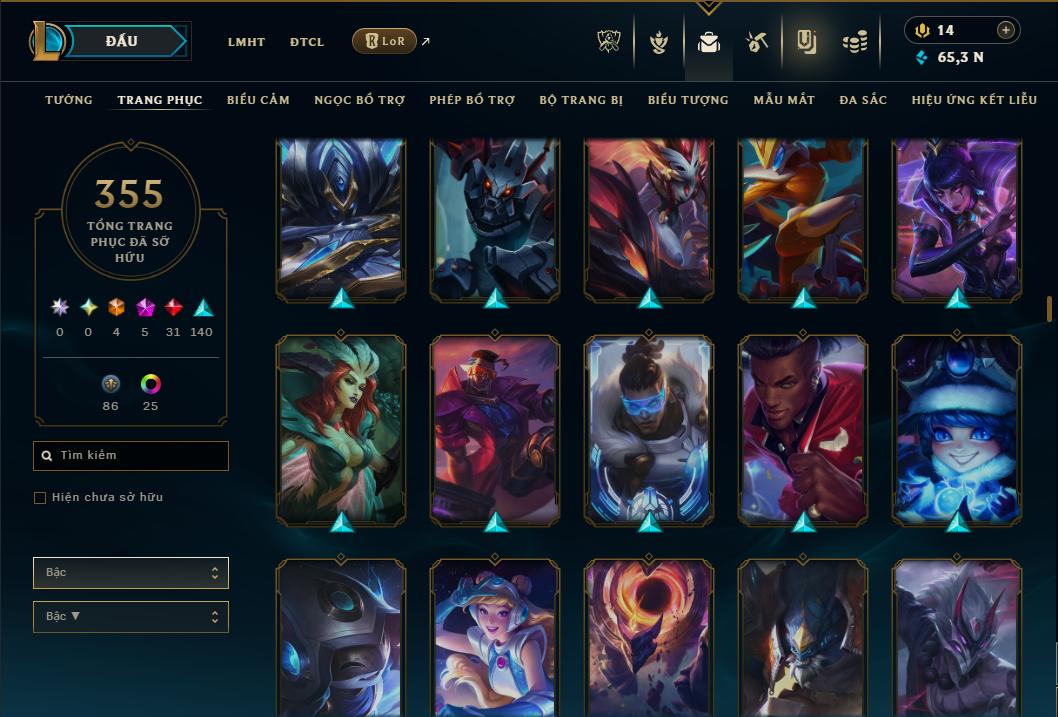Switch to the TƯỚNG champions tab
This screenshot has width=1058, height=717.
pos(69,100)
